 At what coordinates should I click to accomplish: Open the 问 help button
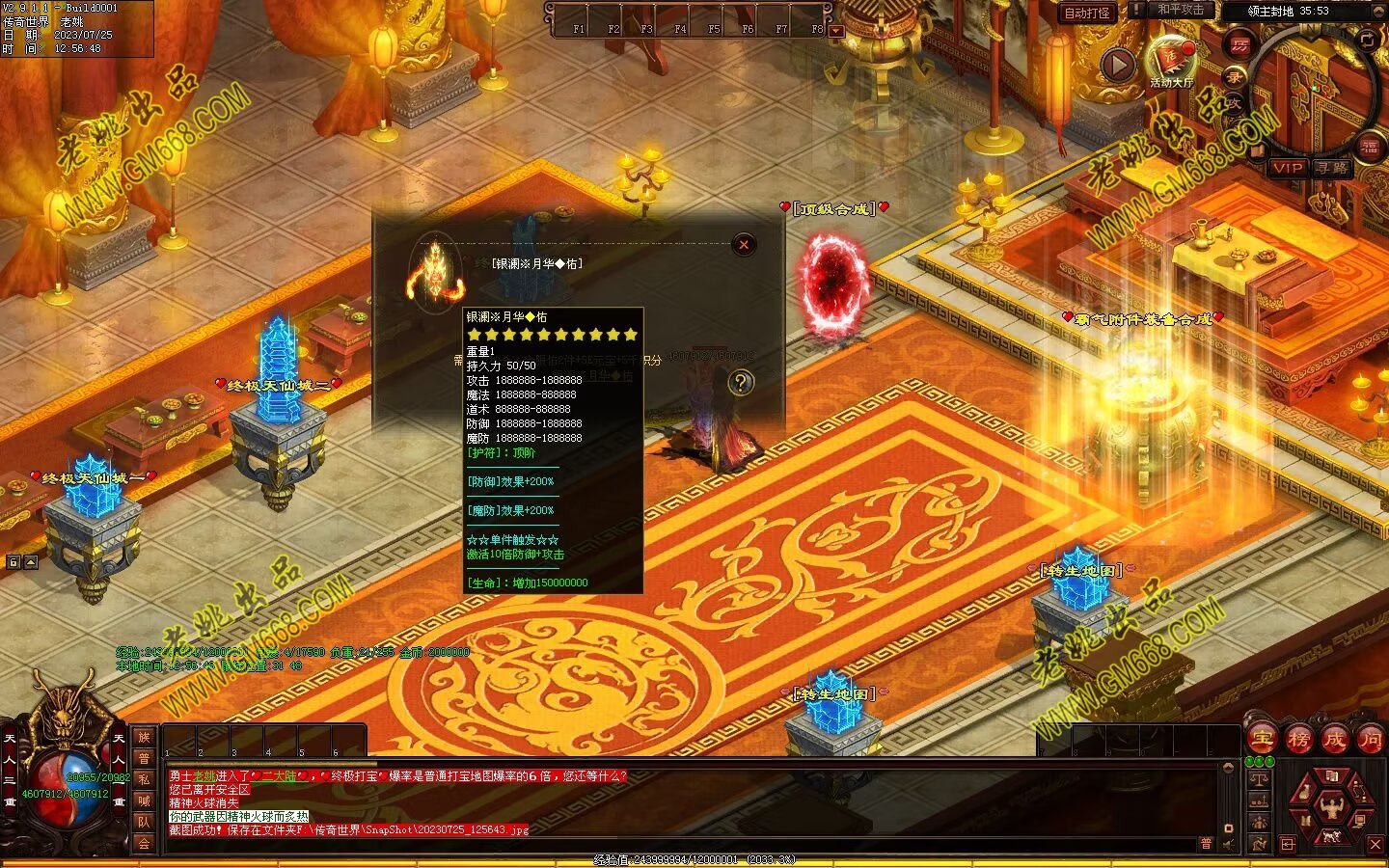(x=1371, y=740)
